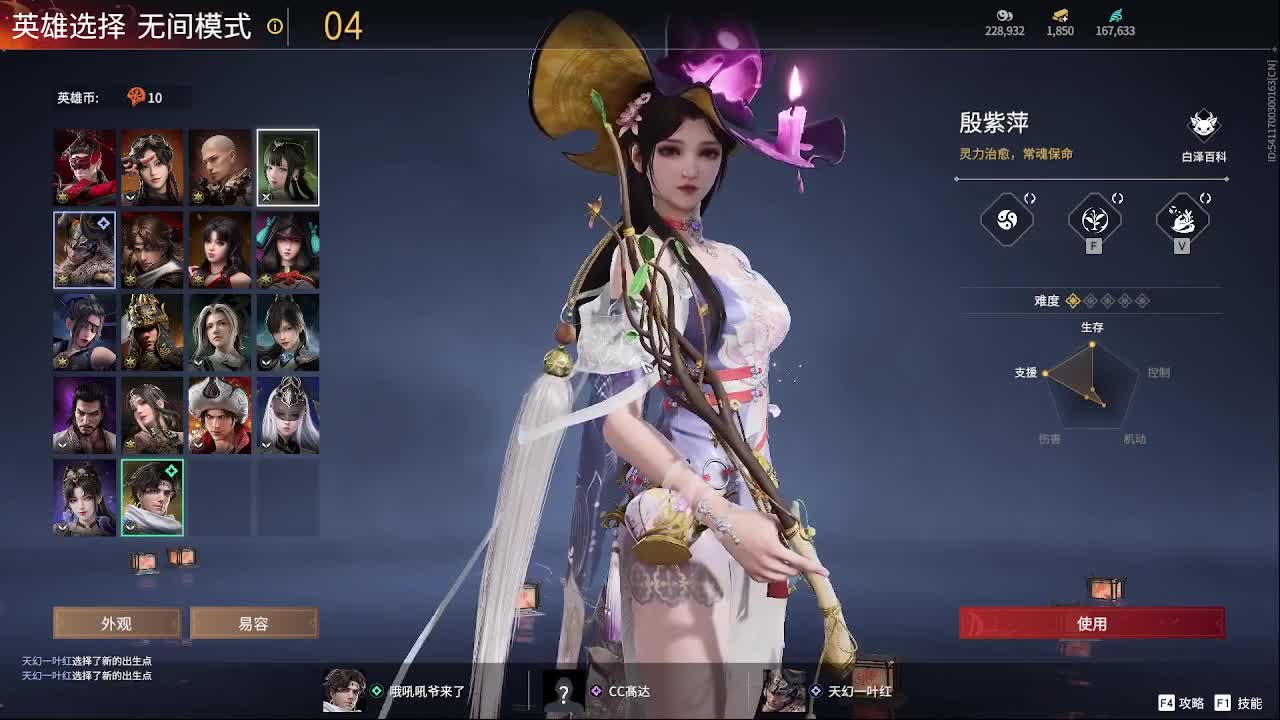
Task: Open the 外观 appearance panel
Action: click(116, 623)
